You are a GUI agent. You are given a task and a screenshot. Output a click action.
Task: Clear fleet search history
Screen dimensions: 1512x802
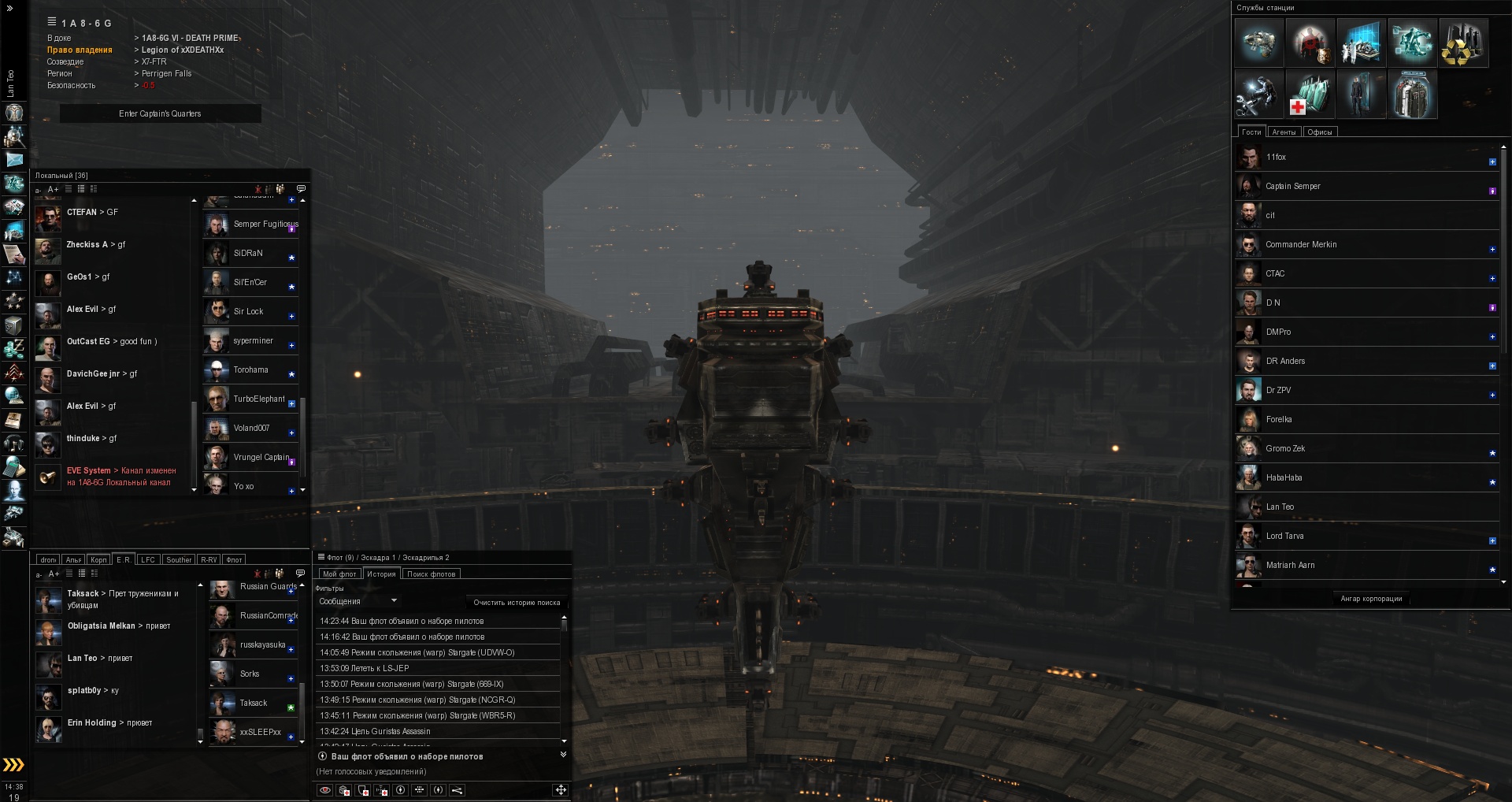[x=517, y=603]
